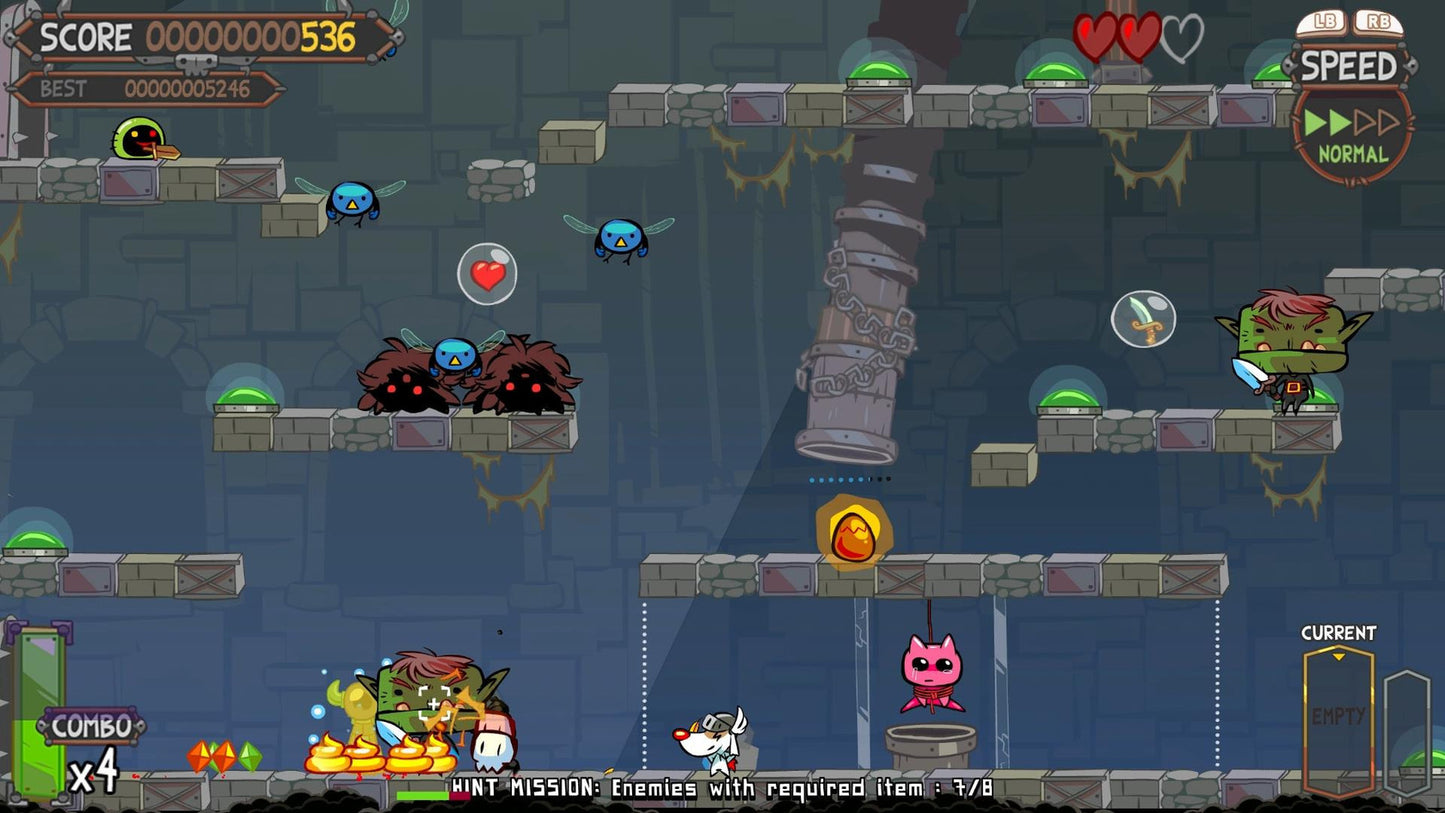Expand the SPEED arrows indicator
The width and height of the screenshot is (1445, 813).
pos(1352,123)
